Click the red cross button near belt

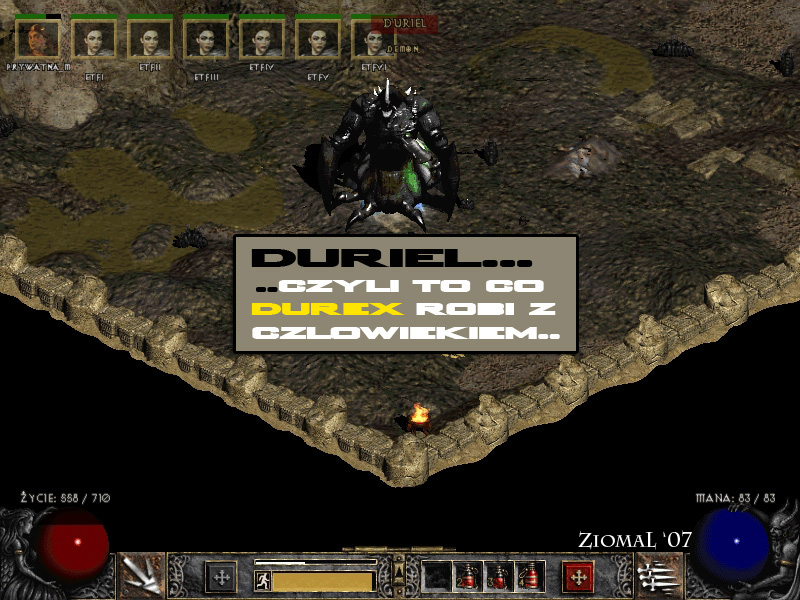click(579, 577)
